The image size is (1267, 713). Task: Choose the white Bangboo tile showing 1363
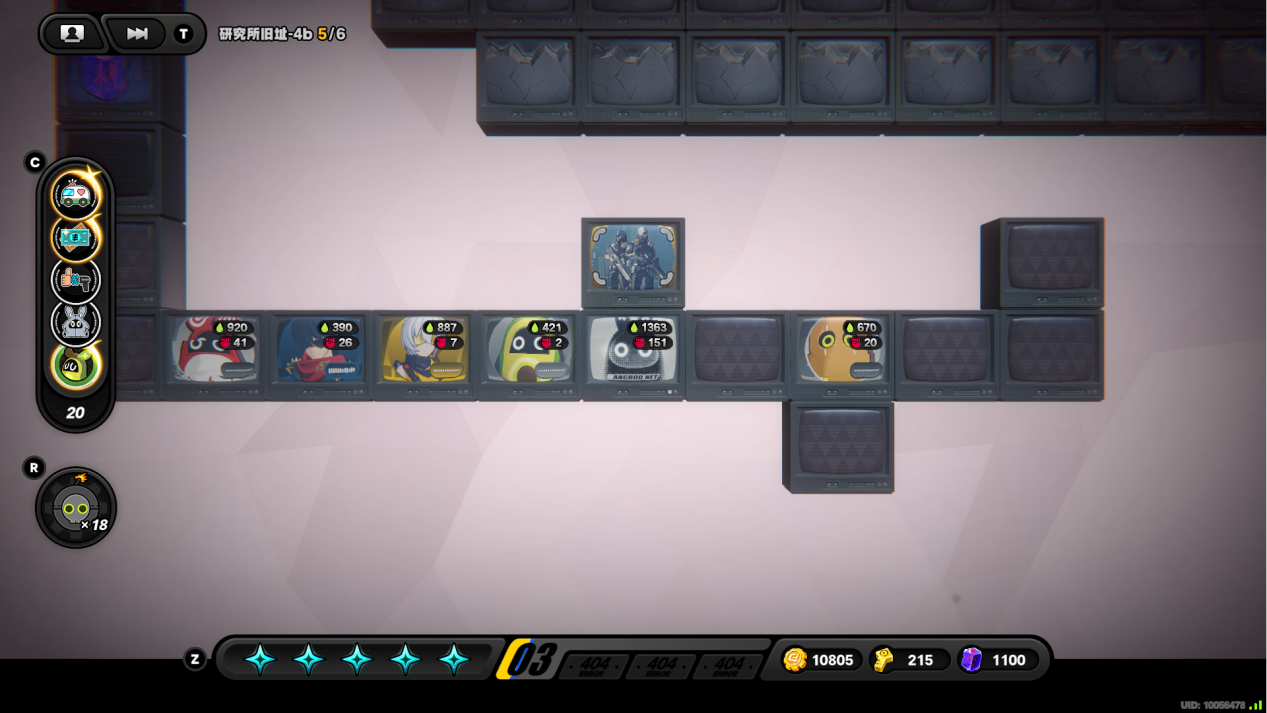[632, 351]
